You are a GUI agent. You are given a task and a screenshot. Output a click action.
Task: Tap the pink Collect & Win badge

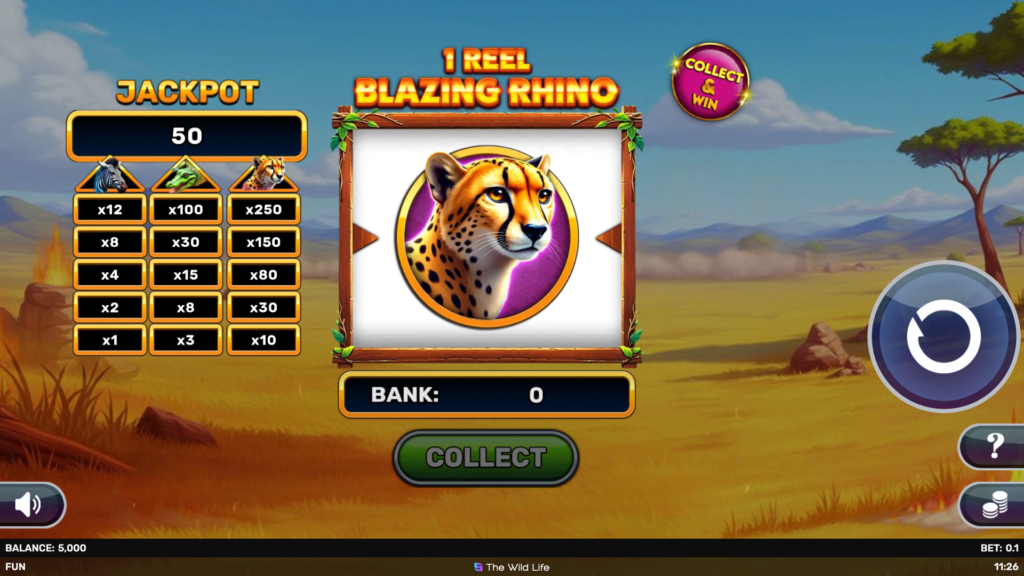[x=711, y=83]
